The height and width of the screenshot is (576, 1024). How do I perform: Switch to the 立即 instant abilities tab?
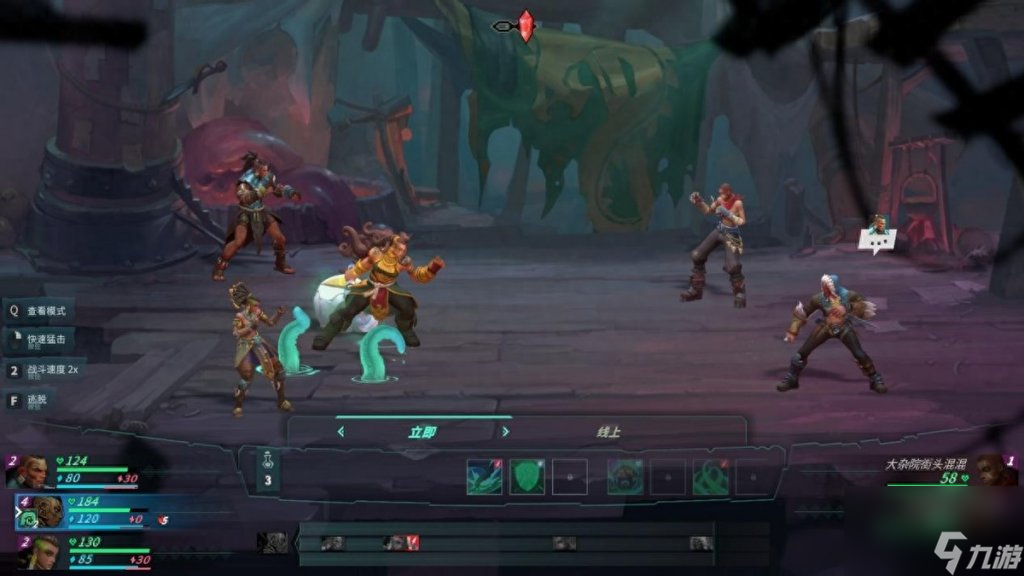click(x=422, y=432)
